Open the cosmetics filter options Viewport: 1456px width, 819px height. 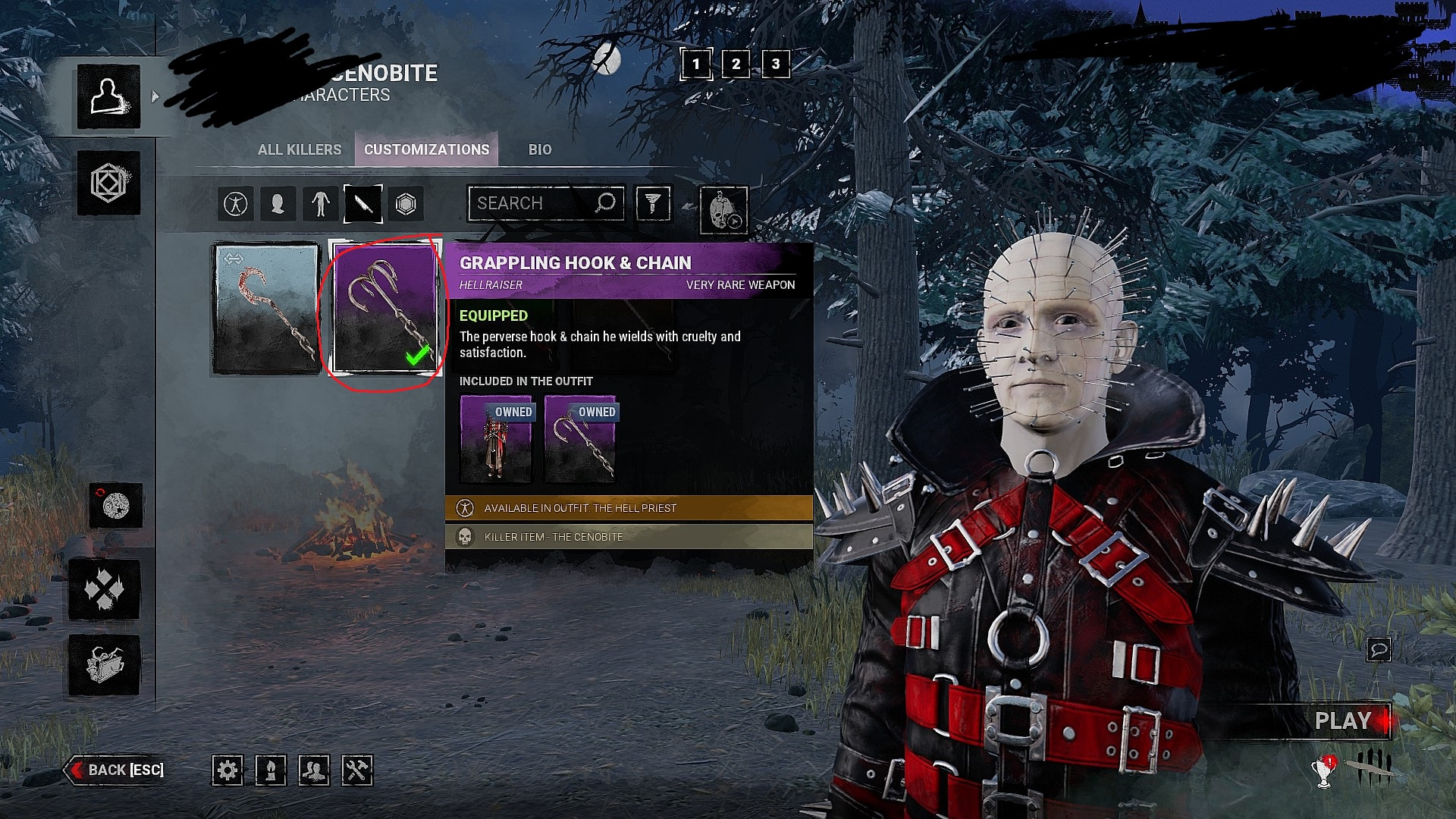pyautogui.click(x=653, y=203)
